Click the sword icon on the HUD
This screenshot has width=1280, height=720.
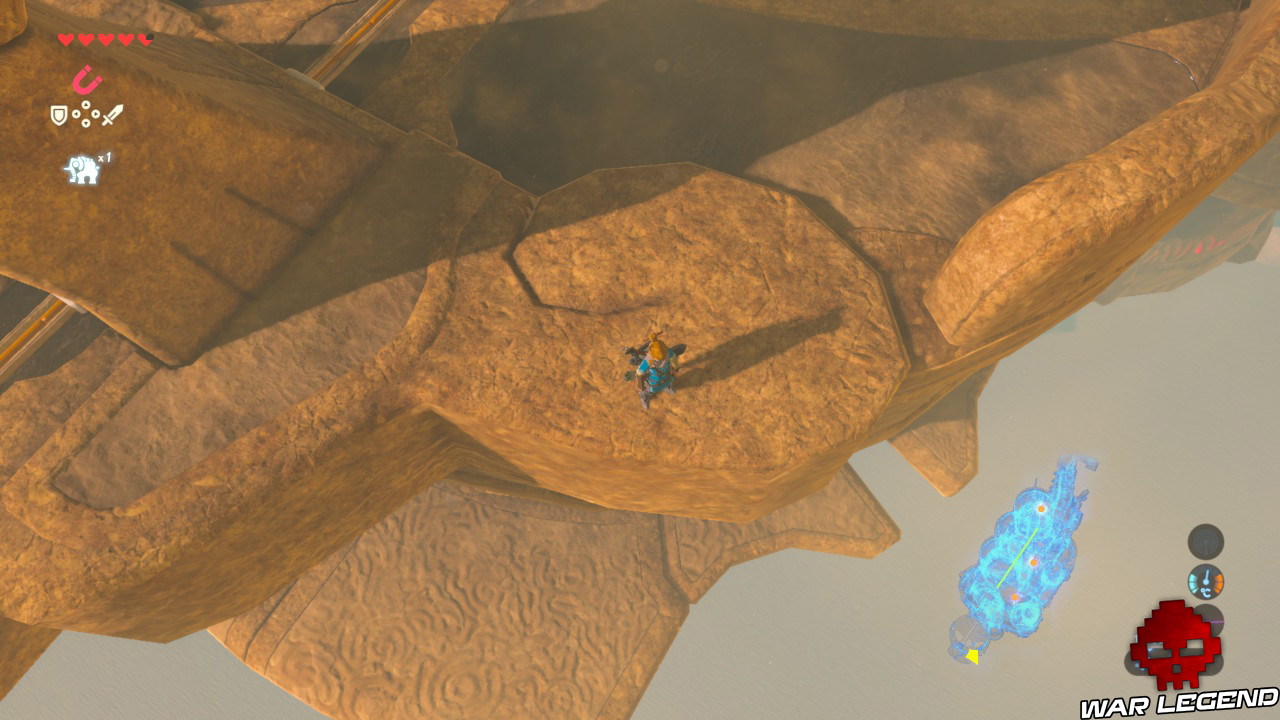(x=111, y=115)
